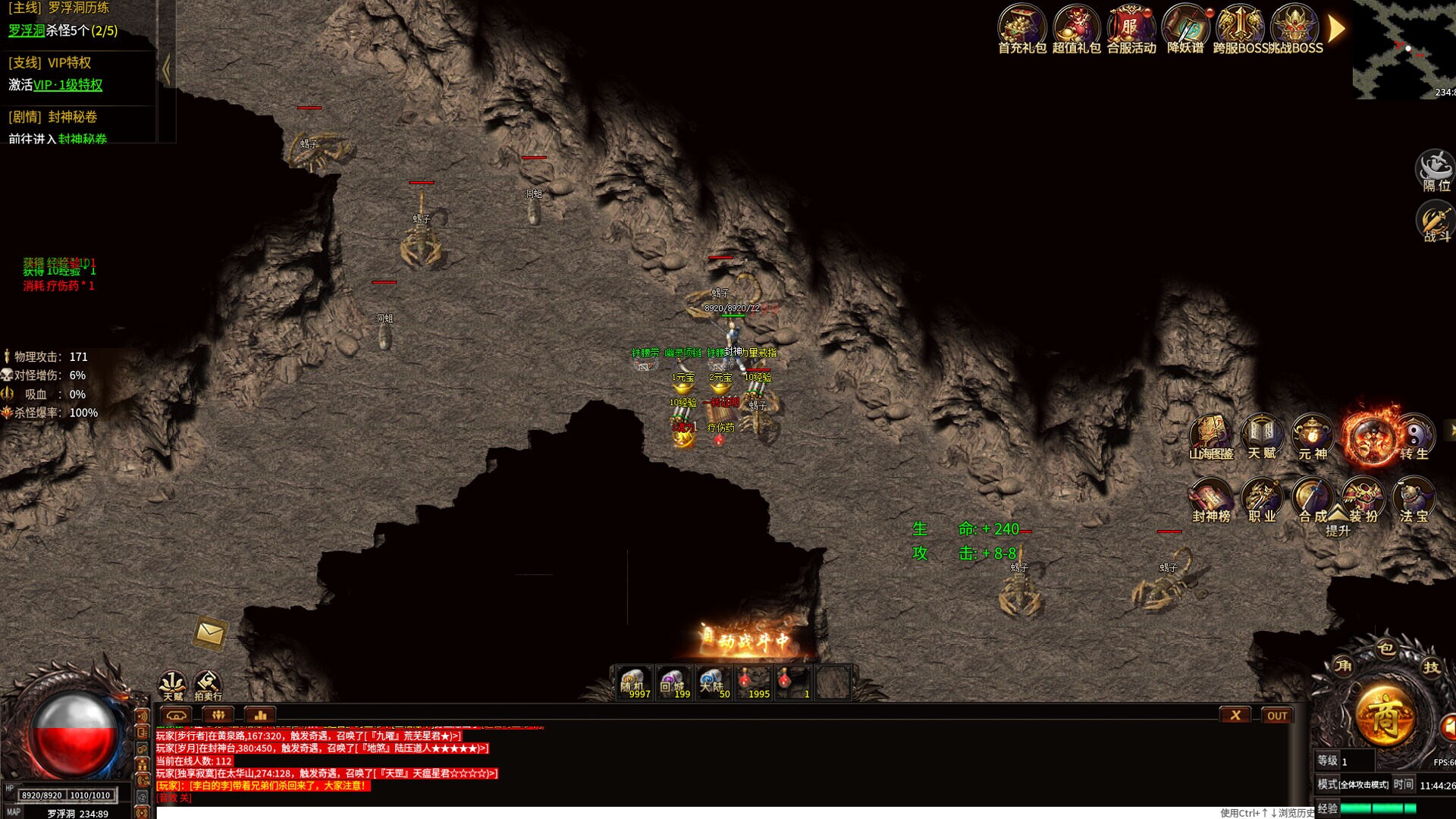Viewport: 1456px width, 819px height.
Task: Click the cave minimap
Action: pyautogui.click(x=1403, y=49)
